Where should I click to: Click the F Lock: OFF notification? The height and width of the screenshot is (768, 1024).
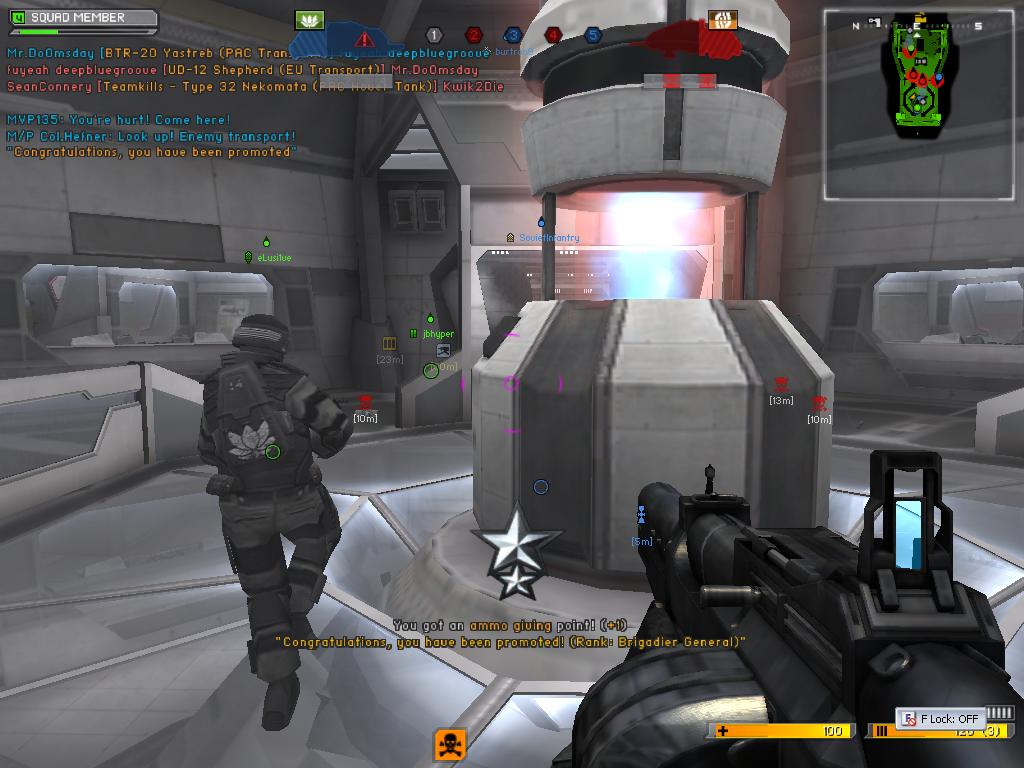(940, 718)
